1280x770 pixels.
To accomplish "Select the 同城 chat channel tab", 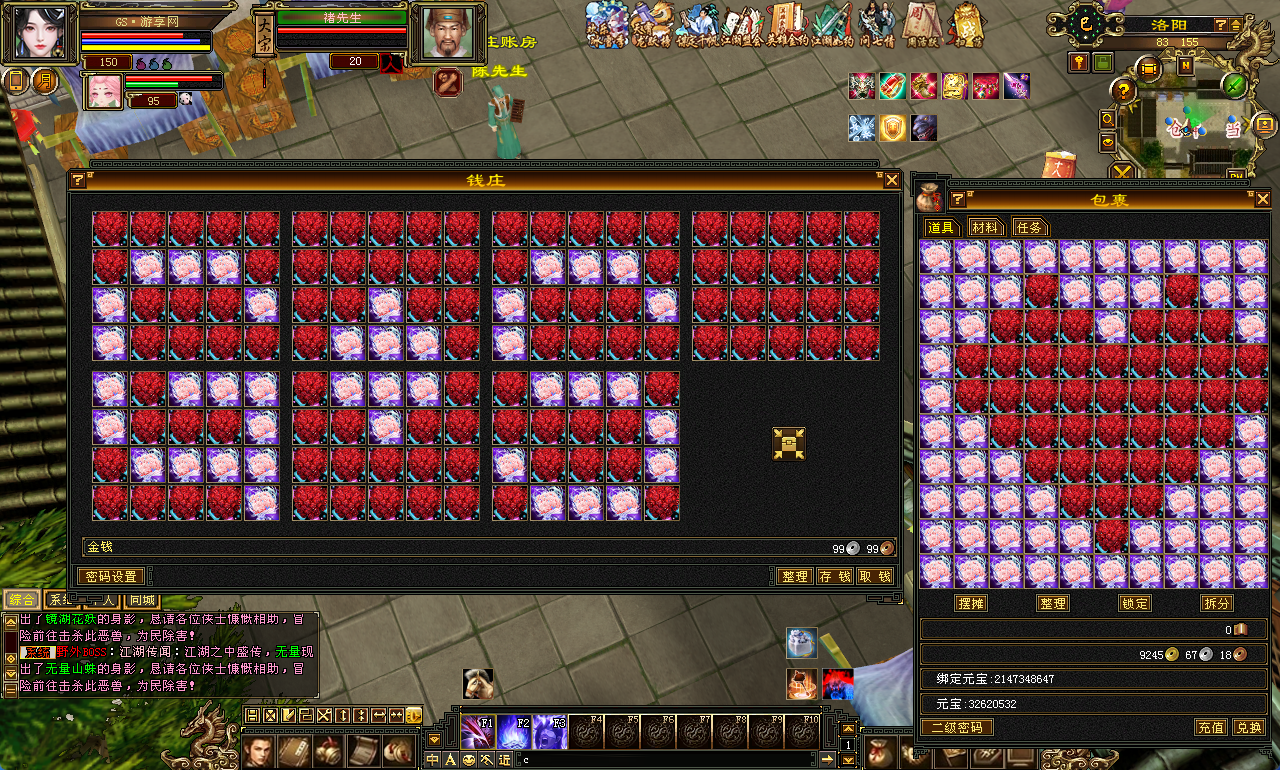I will (x=143, y=601).
